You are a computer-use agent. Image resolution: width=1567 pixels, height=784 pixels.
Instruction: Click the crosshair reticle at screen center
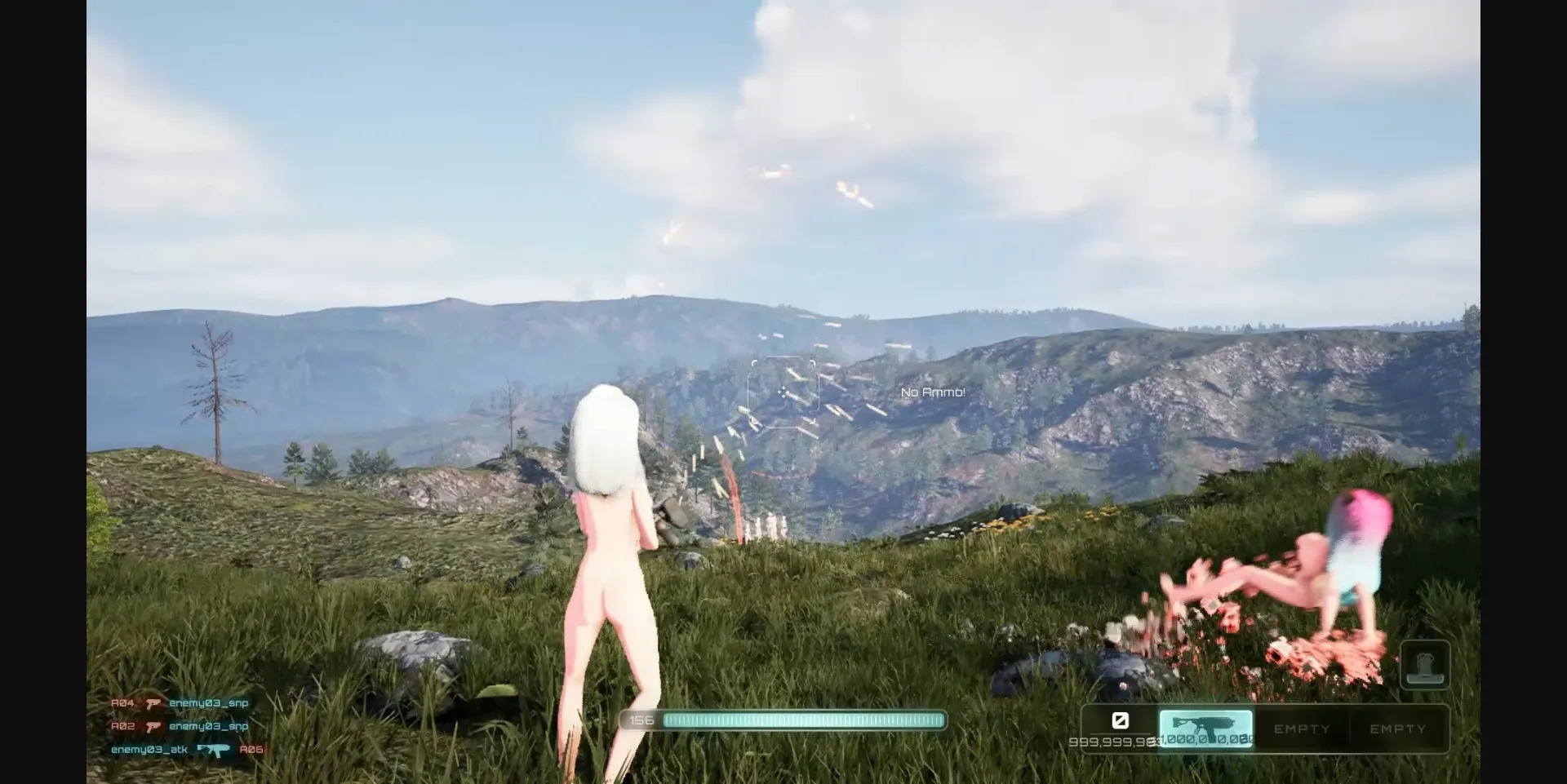pyautogui.click(x=784, y=391)
